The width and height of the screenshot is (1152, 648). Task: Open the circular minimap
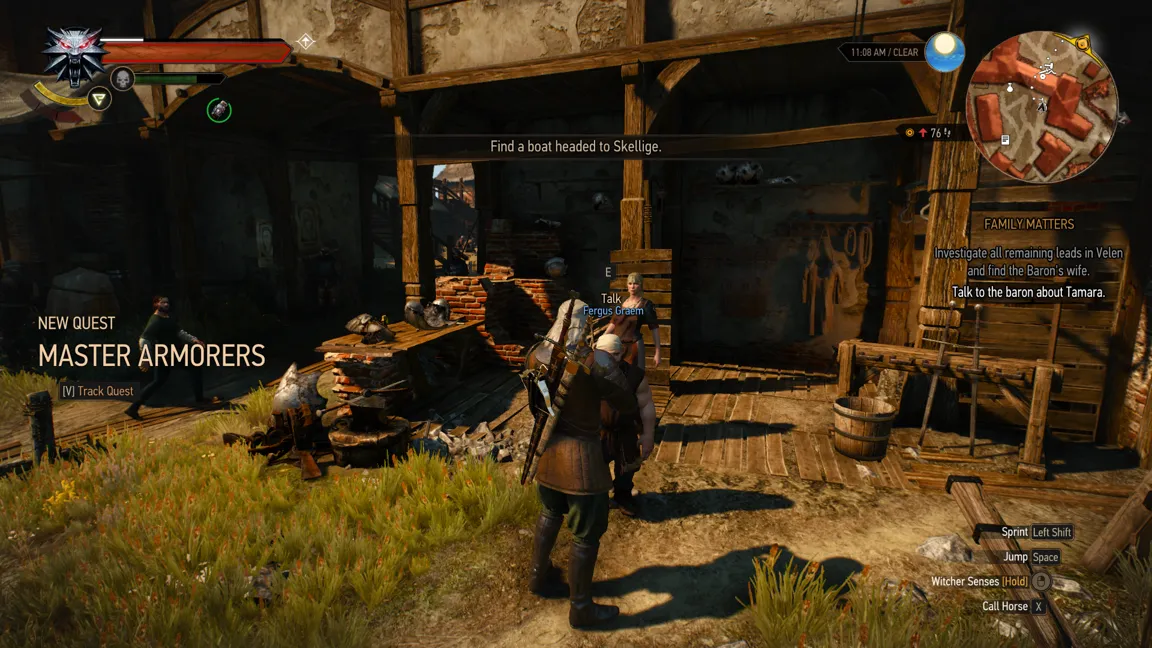click(1041, 104)
